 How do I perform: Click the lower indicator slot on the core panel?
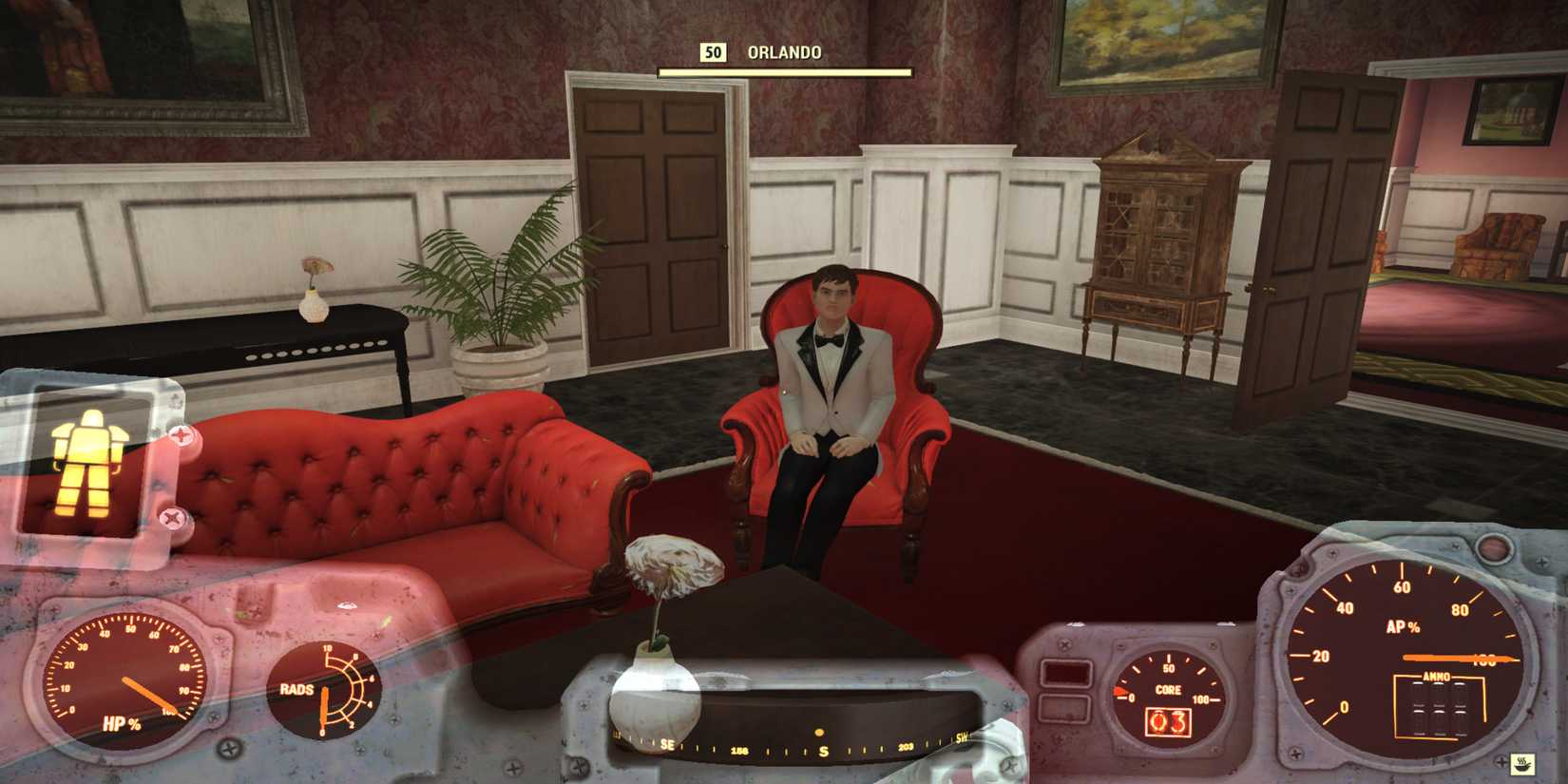(x=1064, y=706)
